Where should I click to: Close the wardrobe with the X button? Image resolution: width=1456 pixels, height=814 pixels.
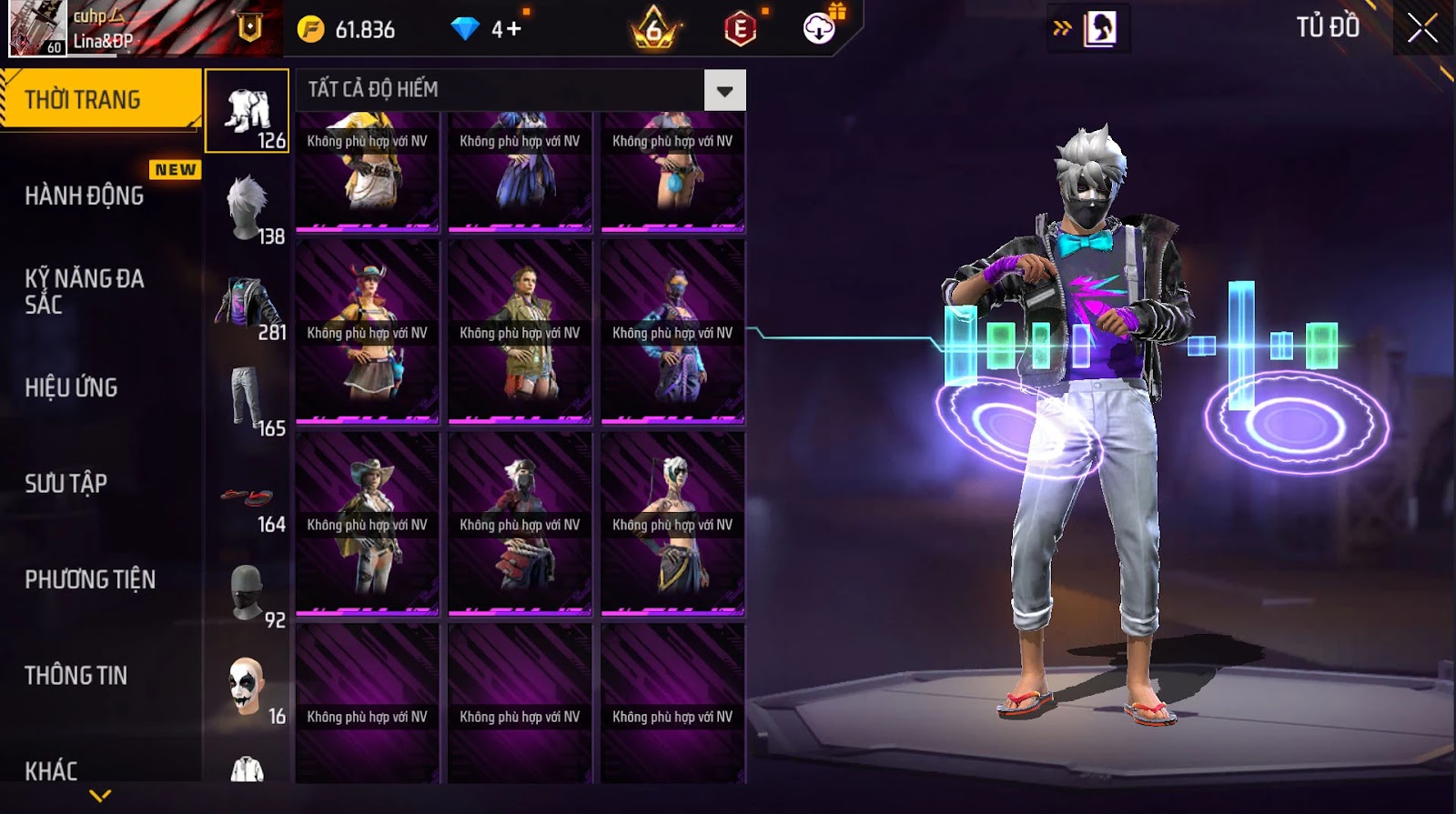point(1422,28)
